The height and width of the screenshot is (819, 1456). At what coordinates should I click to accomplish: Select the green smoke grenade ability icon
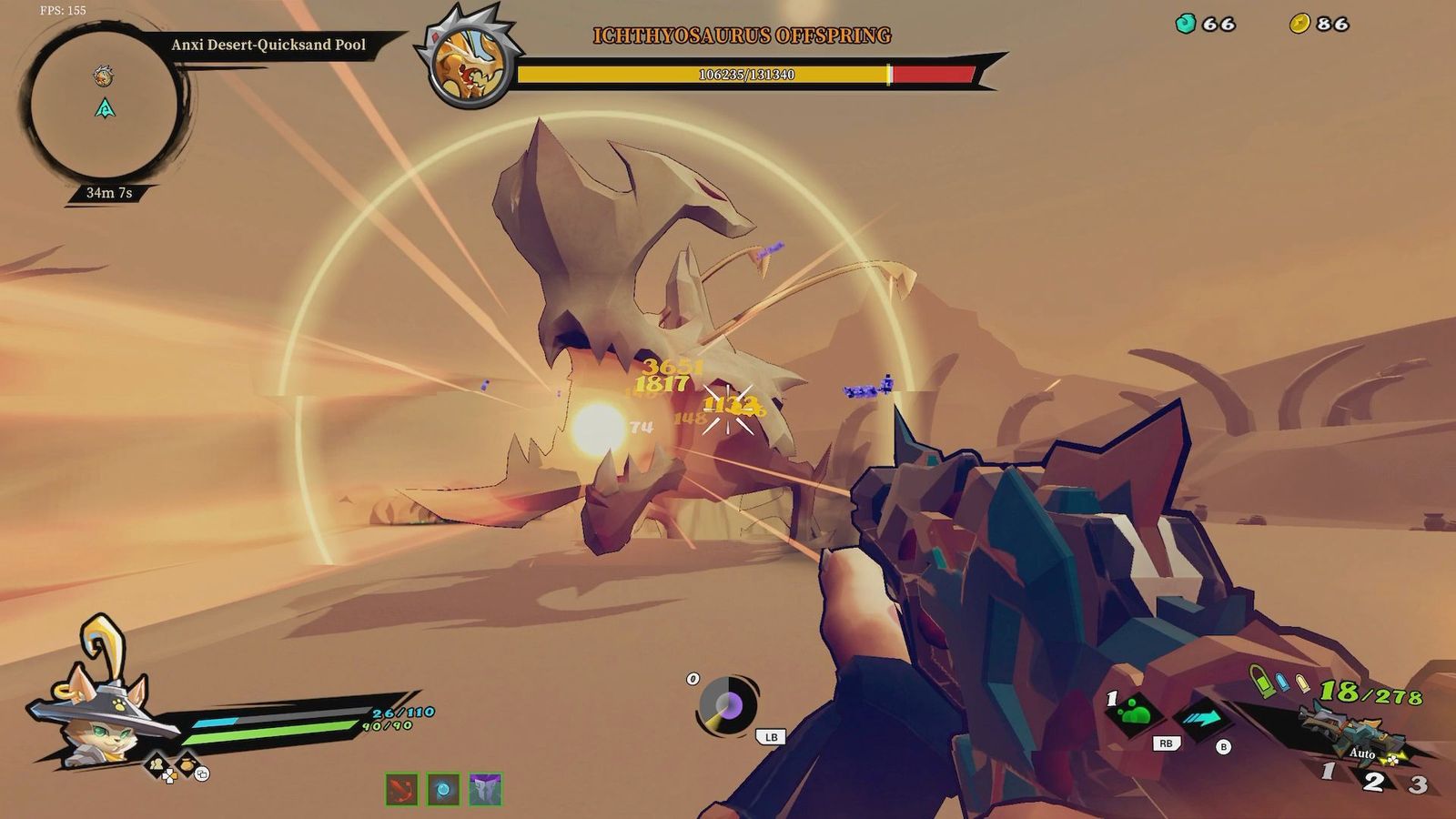pyautogui.click(x=1135, y=714)
